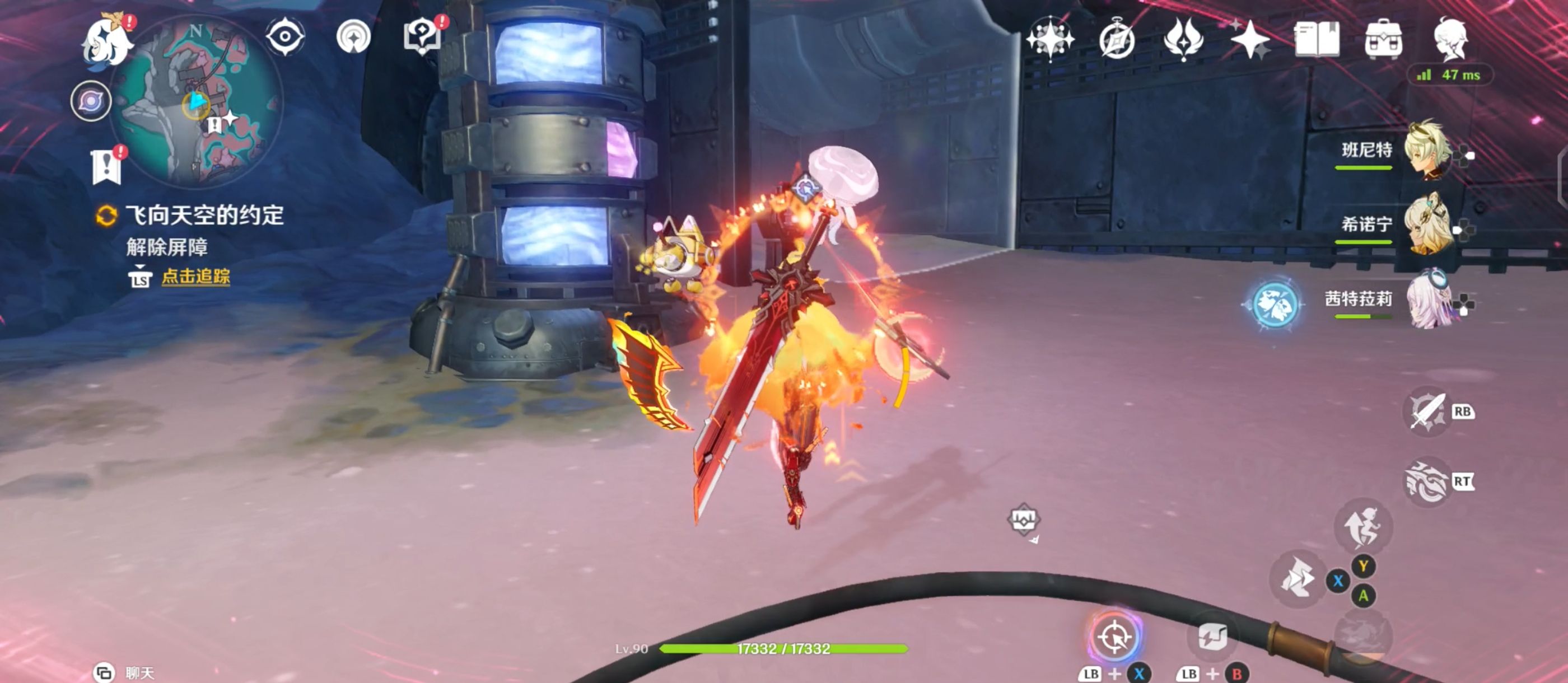Trigger the elemental burst icon

click(x=1426, y=482)
